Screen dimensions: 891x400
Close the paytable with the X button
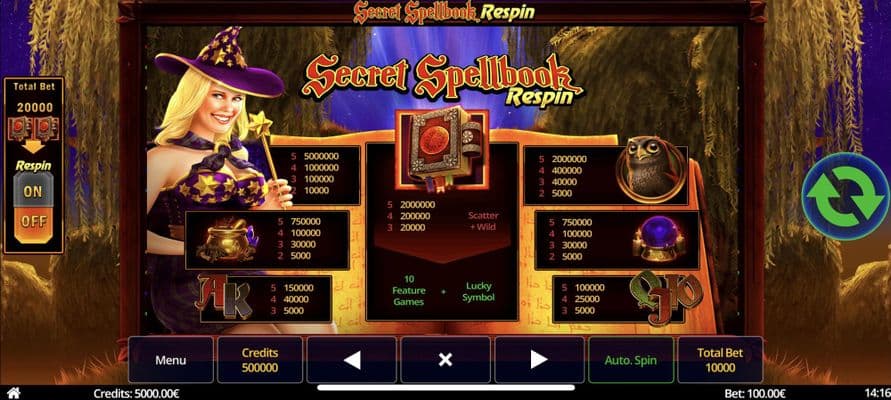446,360
